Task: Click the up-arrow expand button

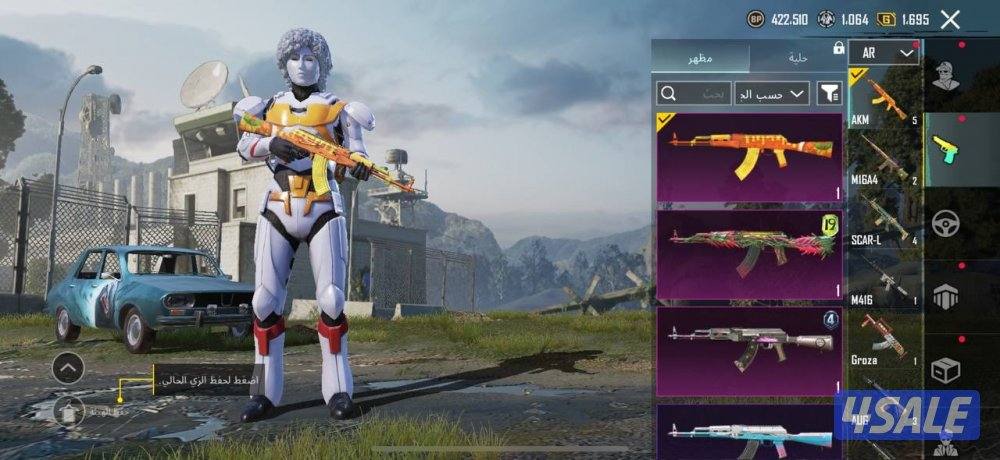Action: [x=67, y=369]
